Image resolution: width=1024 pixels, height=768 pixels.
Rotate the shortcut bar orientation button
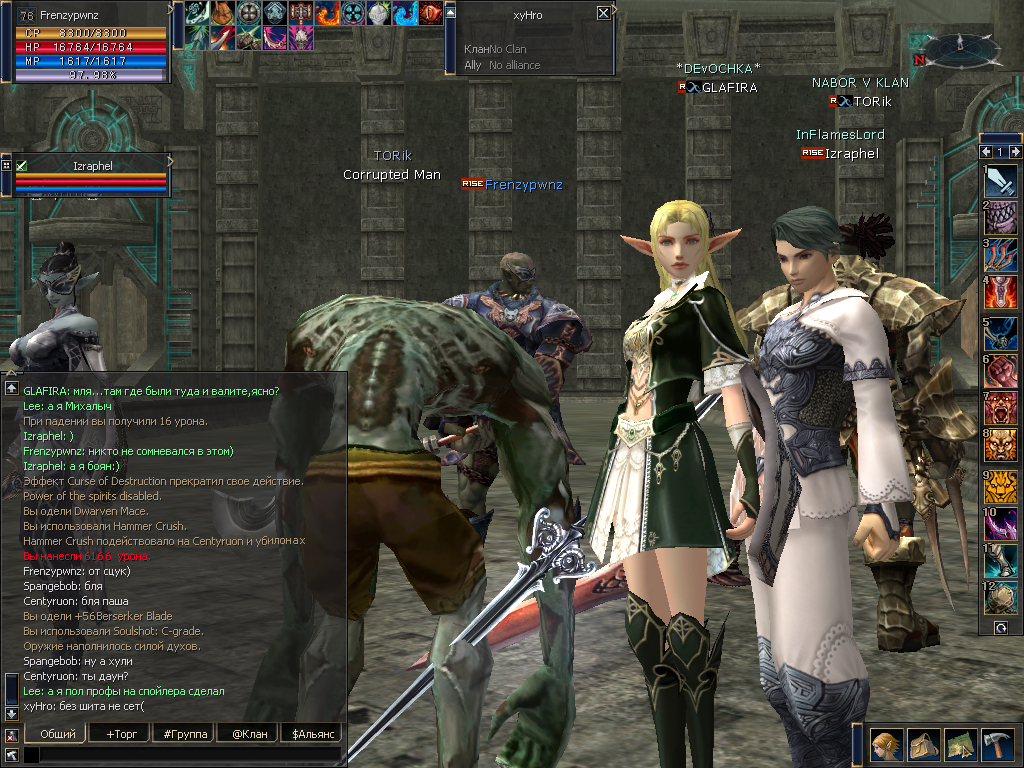(x=1000, y=627)
